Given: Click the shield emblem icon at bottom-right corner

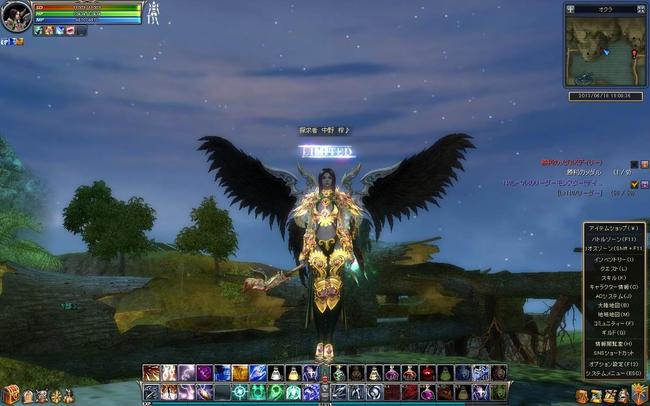Looking at the screenshot, I should 641,396.
